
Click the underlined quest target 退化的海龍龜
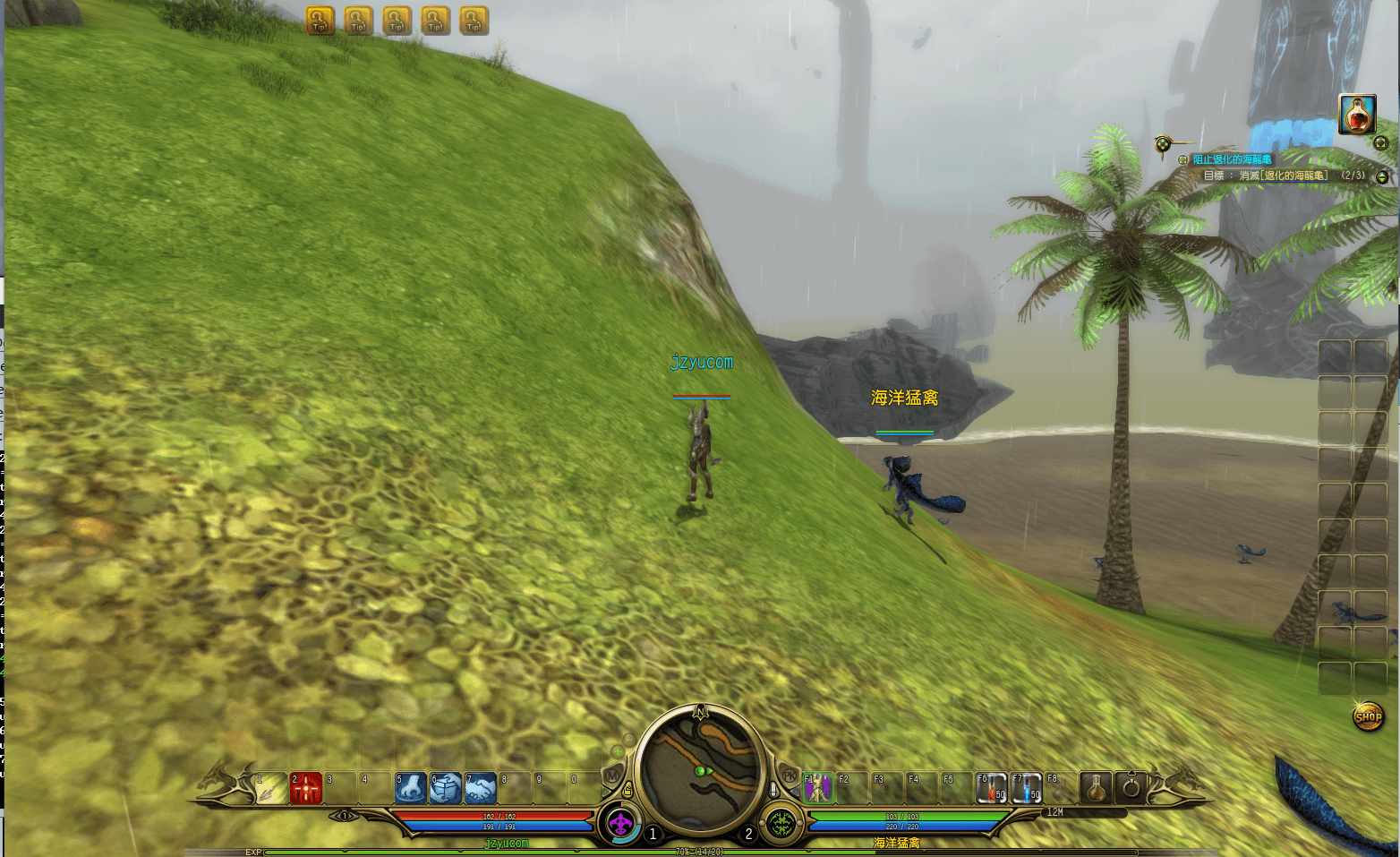(x=1294, y=176)
